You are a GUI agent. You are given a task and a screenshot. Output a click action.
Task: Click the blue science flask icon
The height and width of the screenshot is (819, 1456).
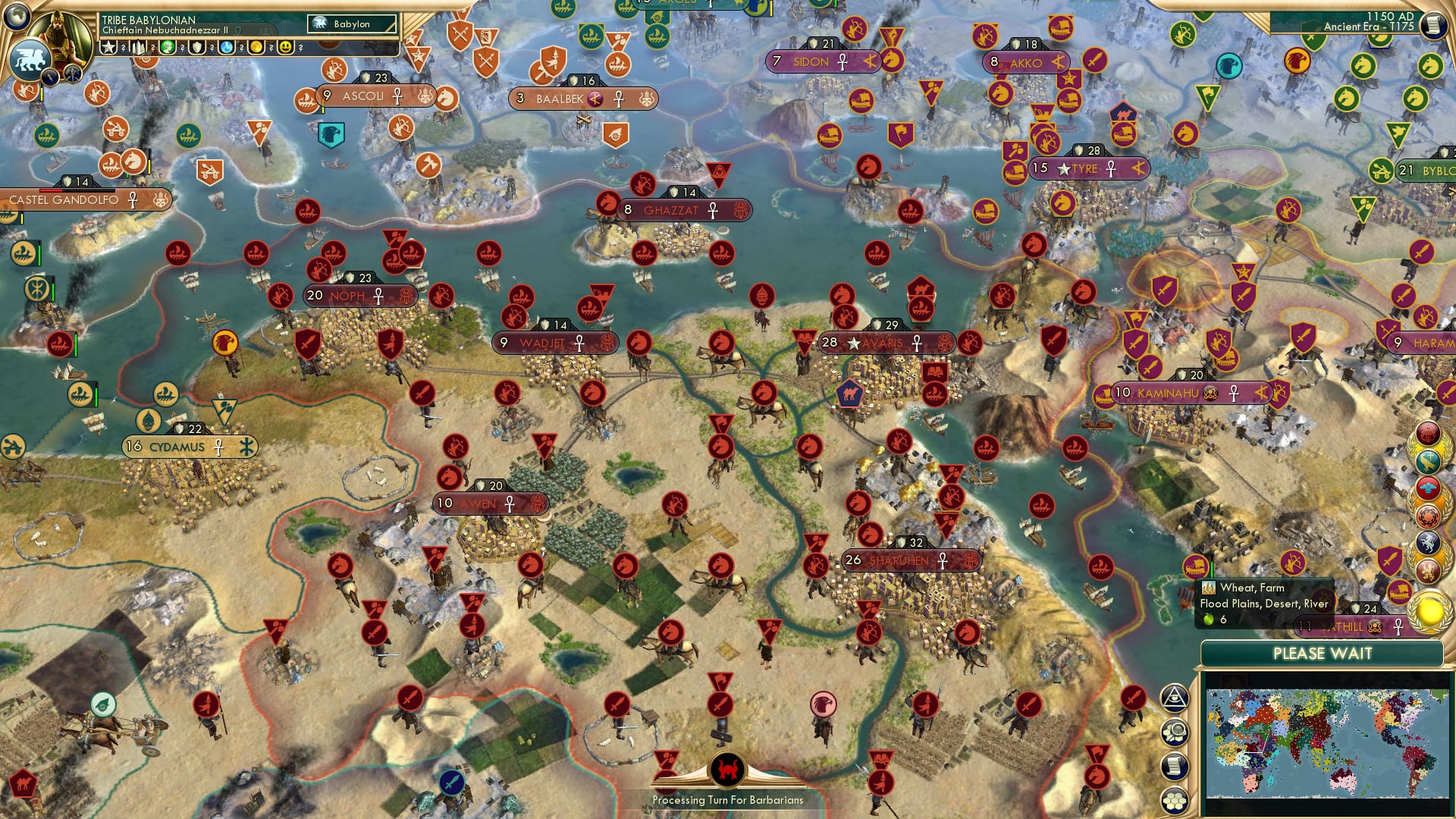(227, 48)
